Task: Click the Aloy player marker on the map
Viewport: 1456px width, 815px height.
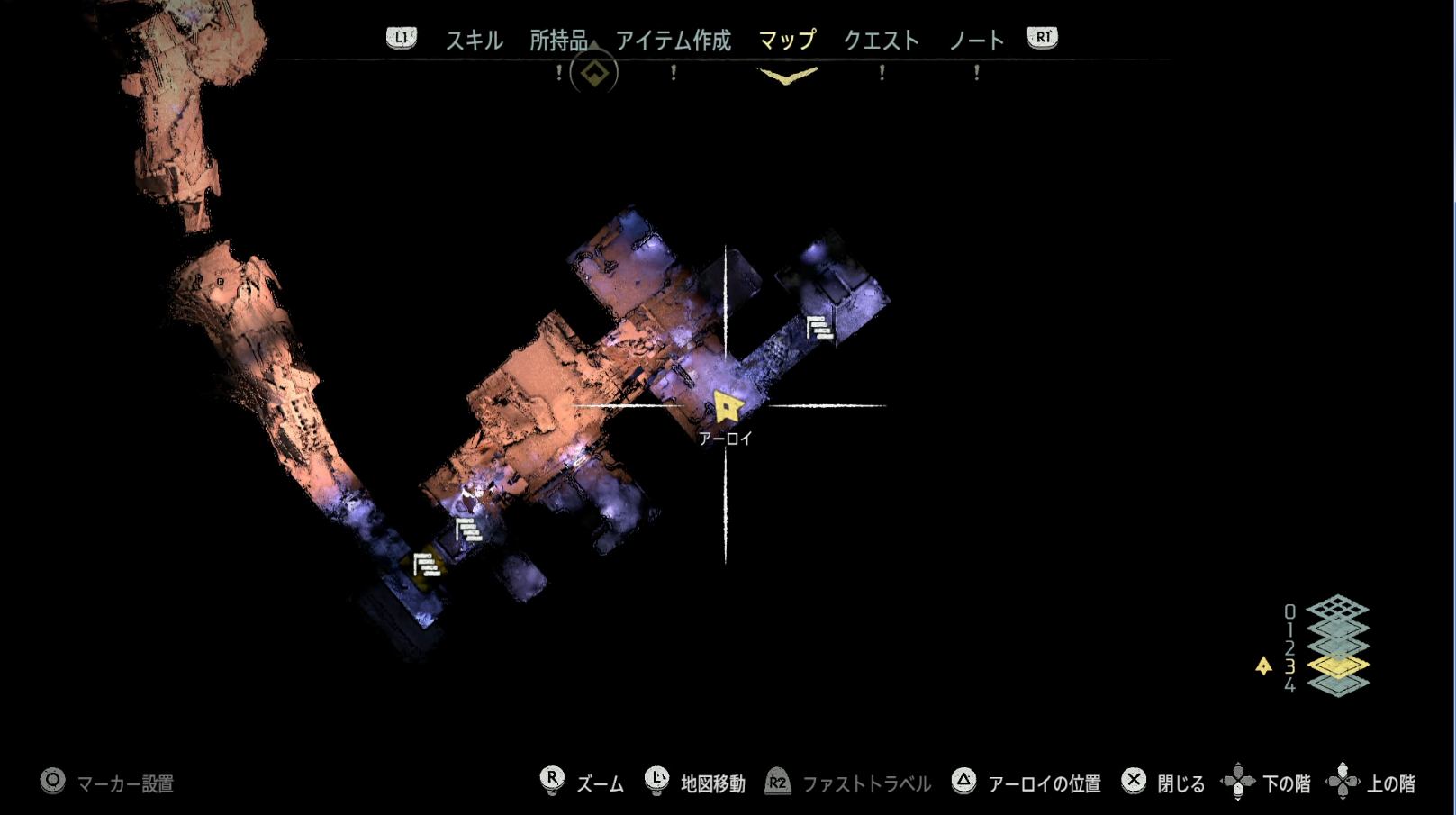Action: click(x=727, y=407)
